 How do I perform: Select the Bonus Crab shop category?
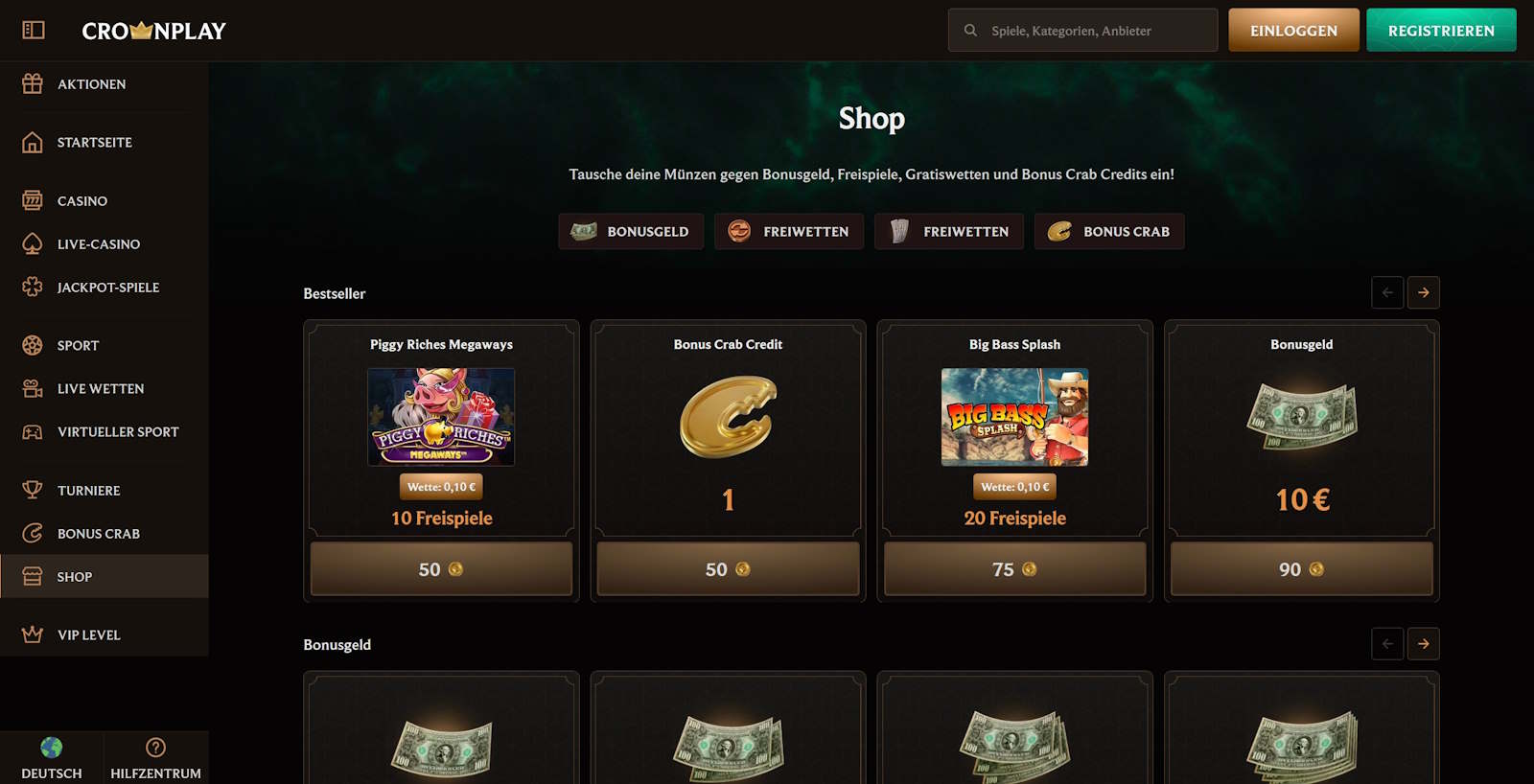pos(1109,232)
